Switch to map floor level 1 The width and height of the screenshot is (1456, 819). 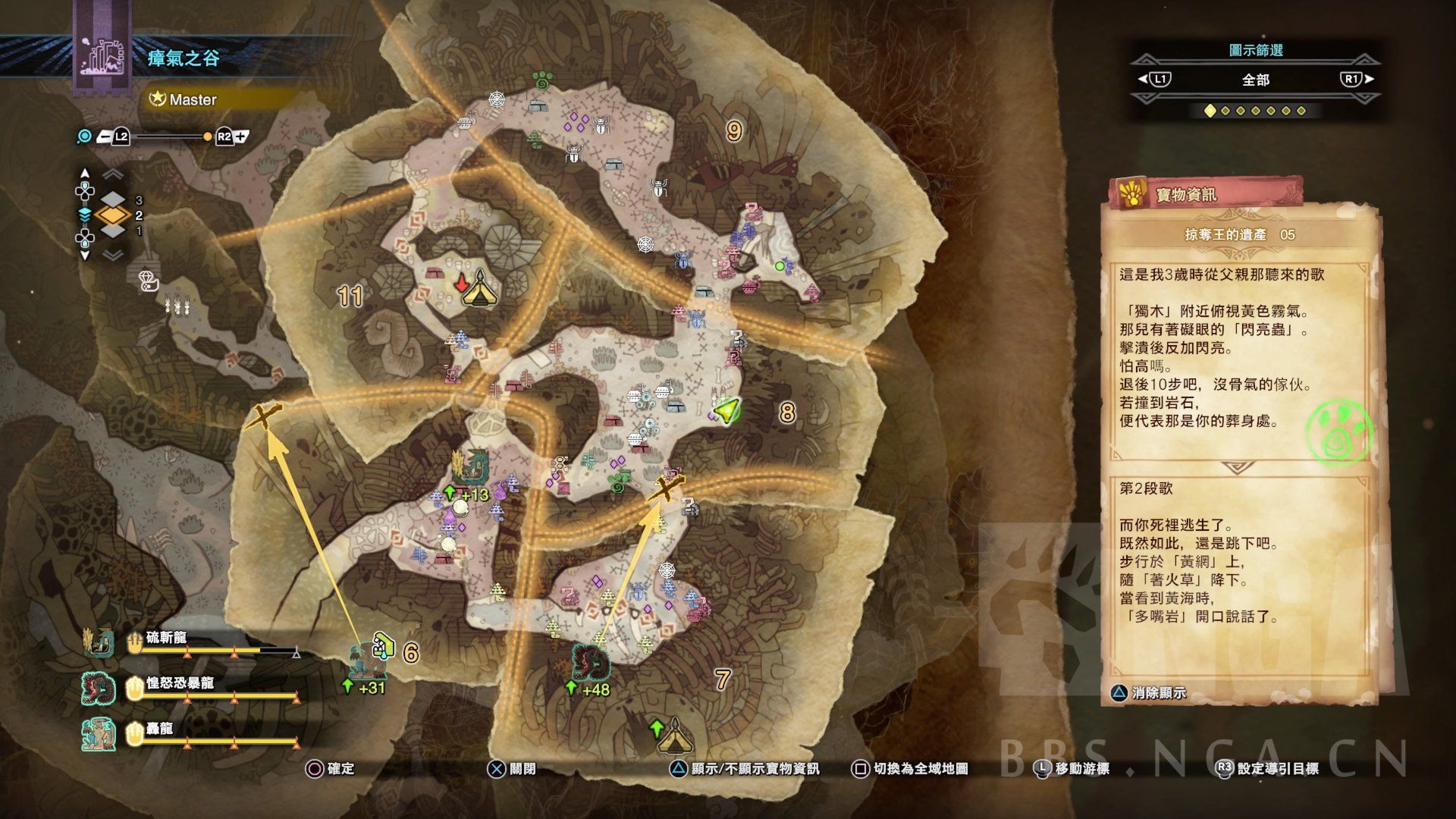(113, 231)
